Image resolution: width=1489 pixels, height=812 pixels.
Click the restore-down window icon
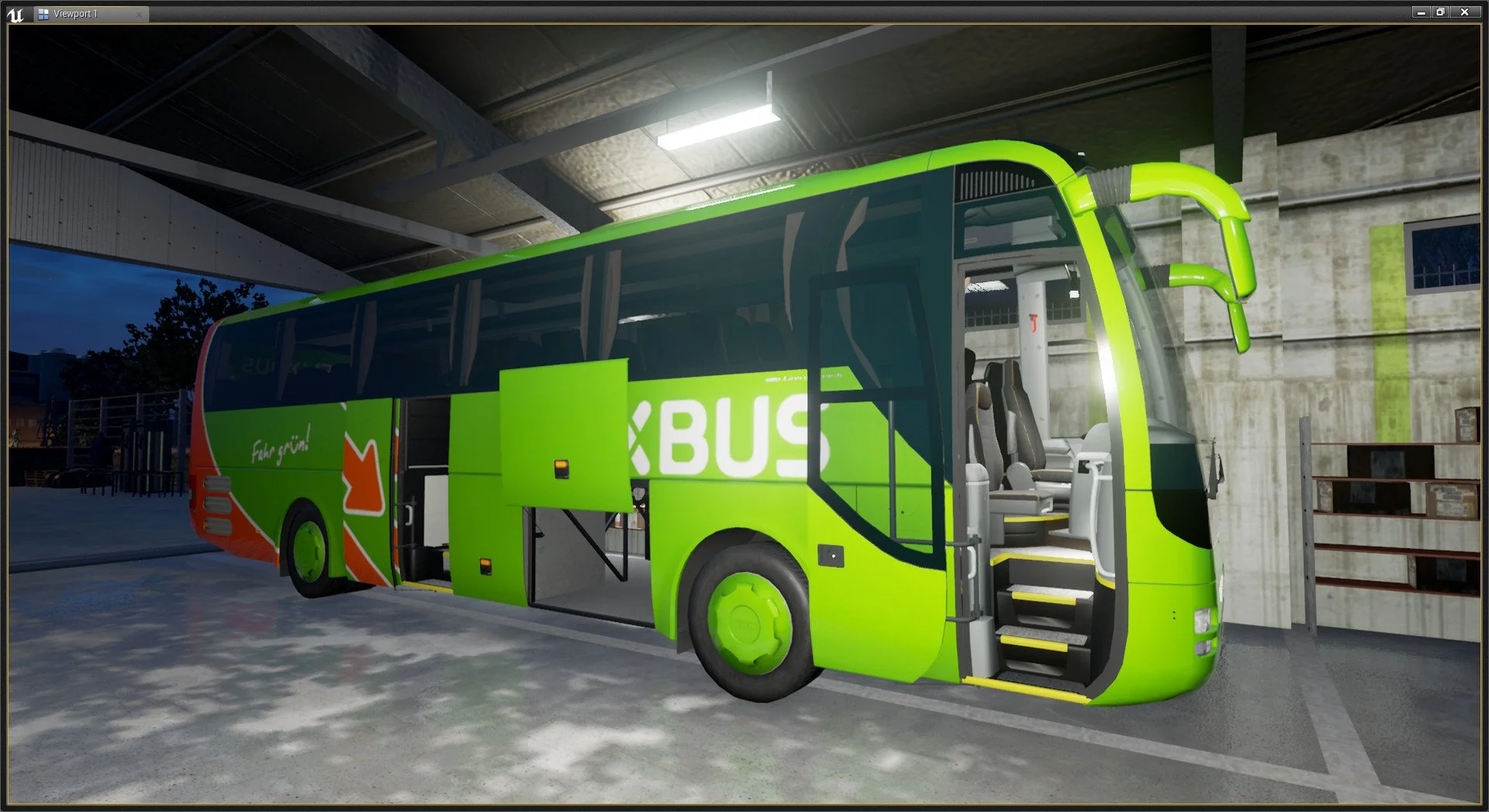click(1441, 12)
